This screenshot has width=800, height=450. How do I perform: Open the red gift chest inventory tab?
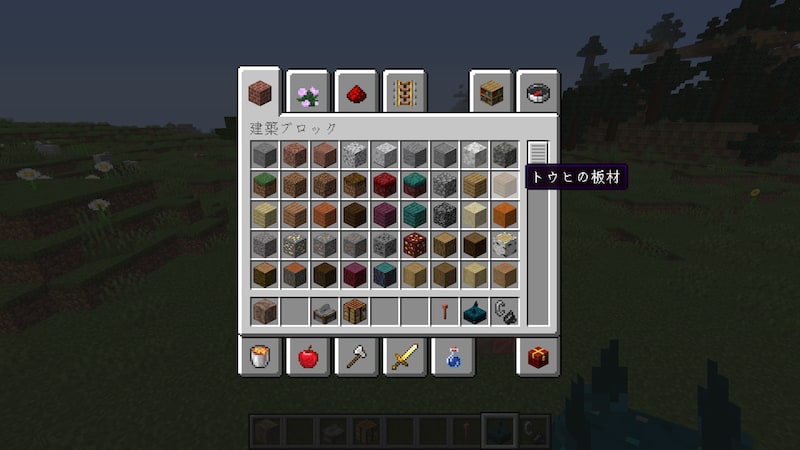(539, 356)
